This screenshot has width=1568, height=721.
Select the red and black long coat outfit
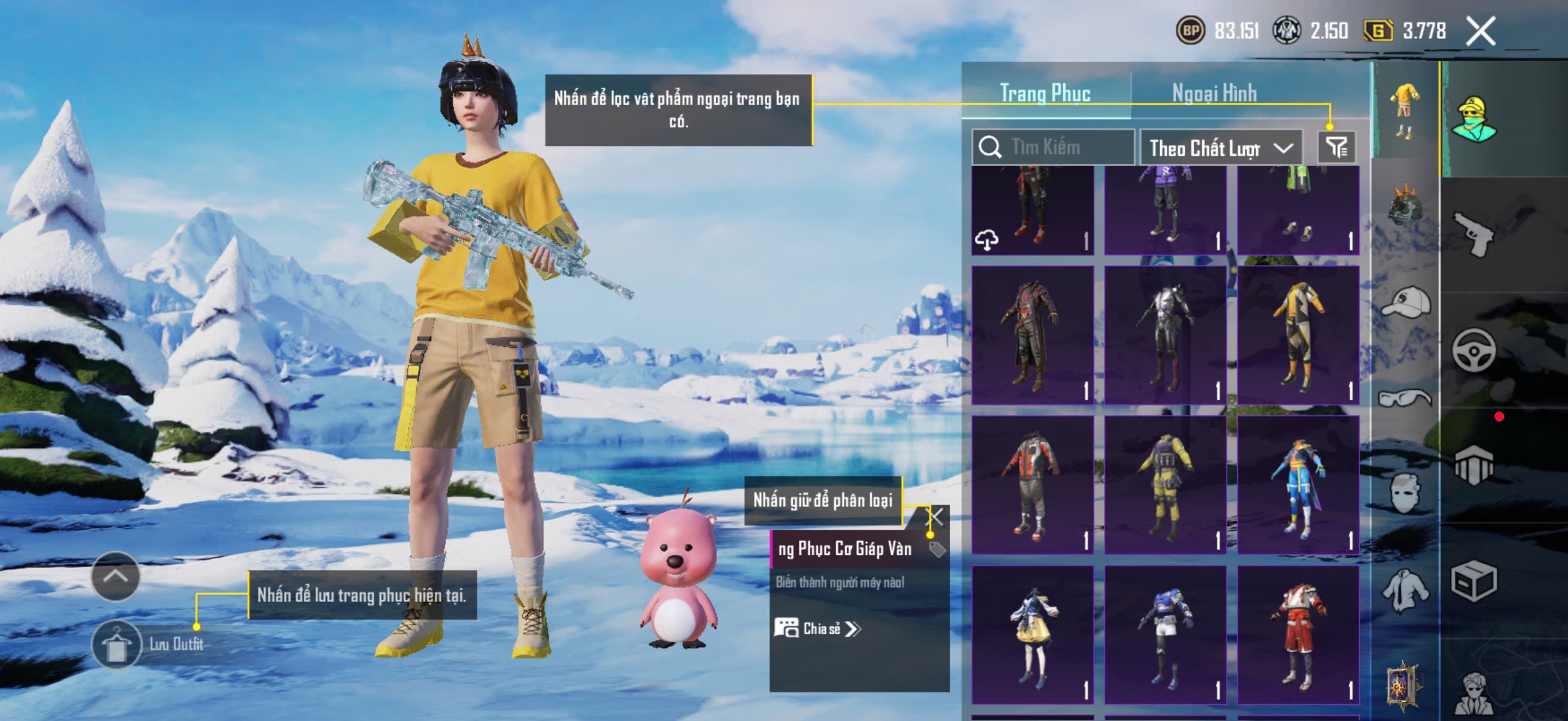coord(1032,335)
